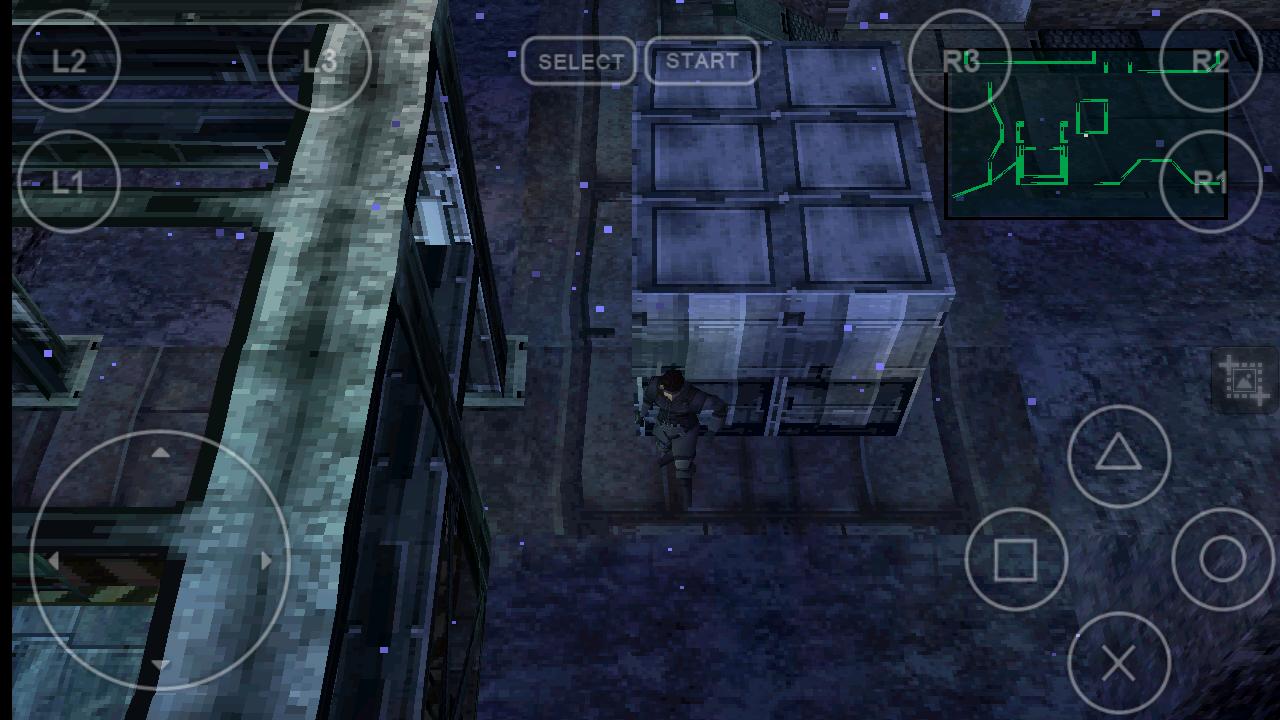The height and width of the screenshot is (720, 1280).
Task: Tap the SELECT button
Action: point(580,61)
